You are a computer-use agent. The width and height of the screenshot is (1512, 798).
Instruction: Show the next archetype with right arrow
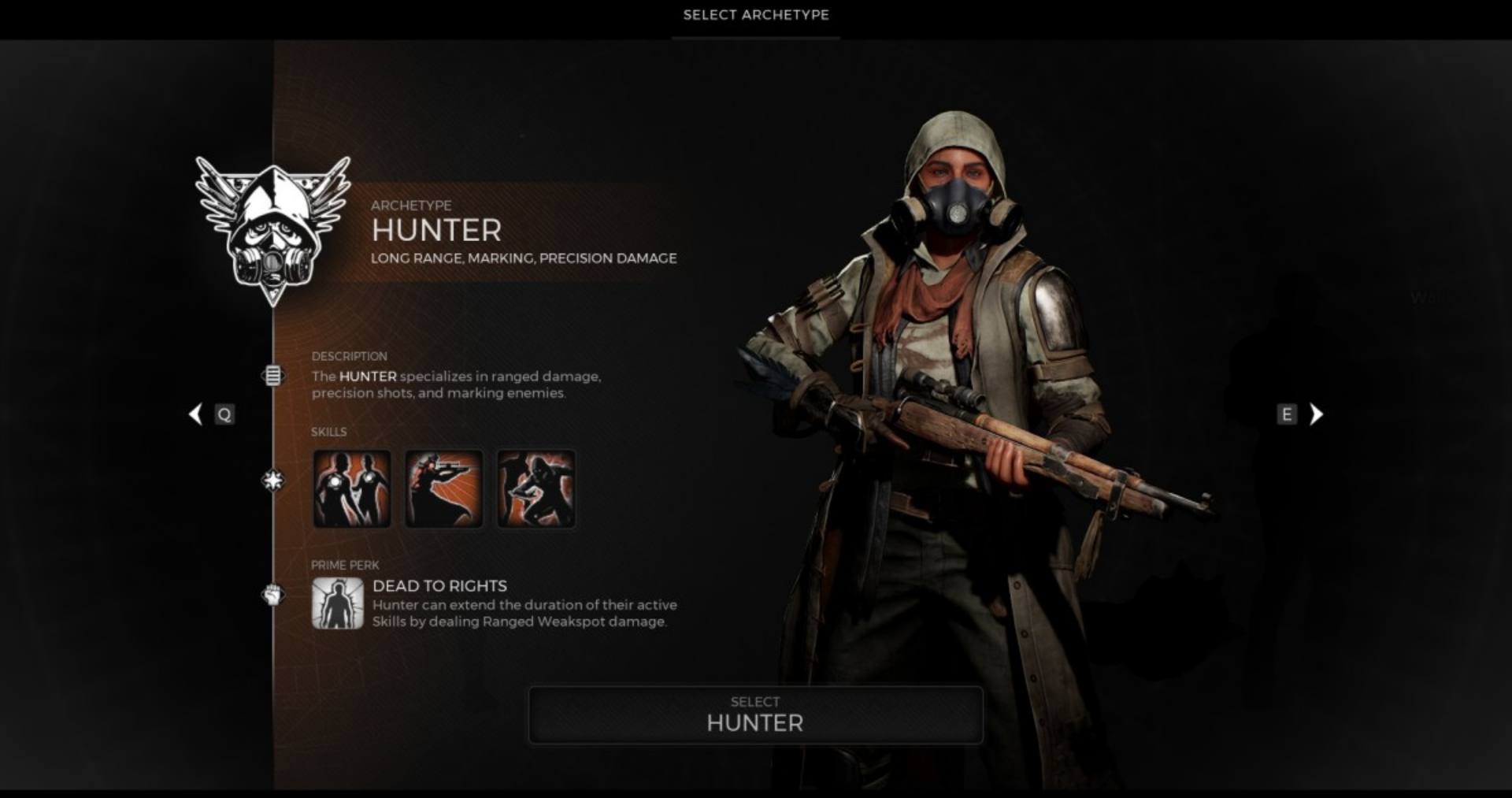pos(1316,414)
